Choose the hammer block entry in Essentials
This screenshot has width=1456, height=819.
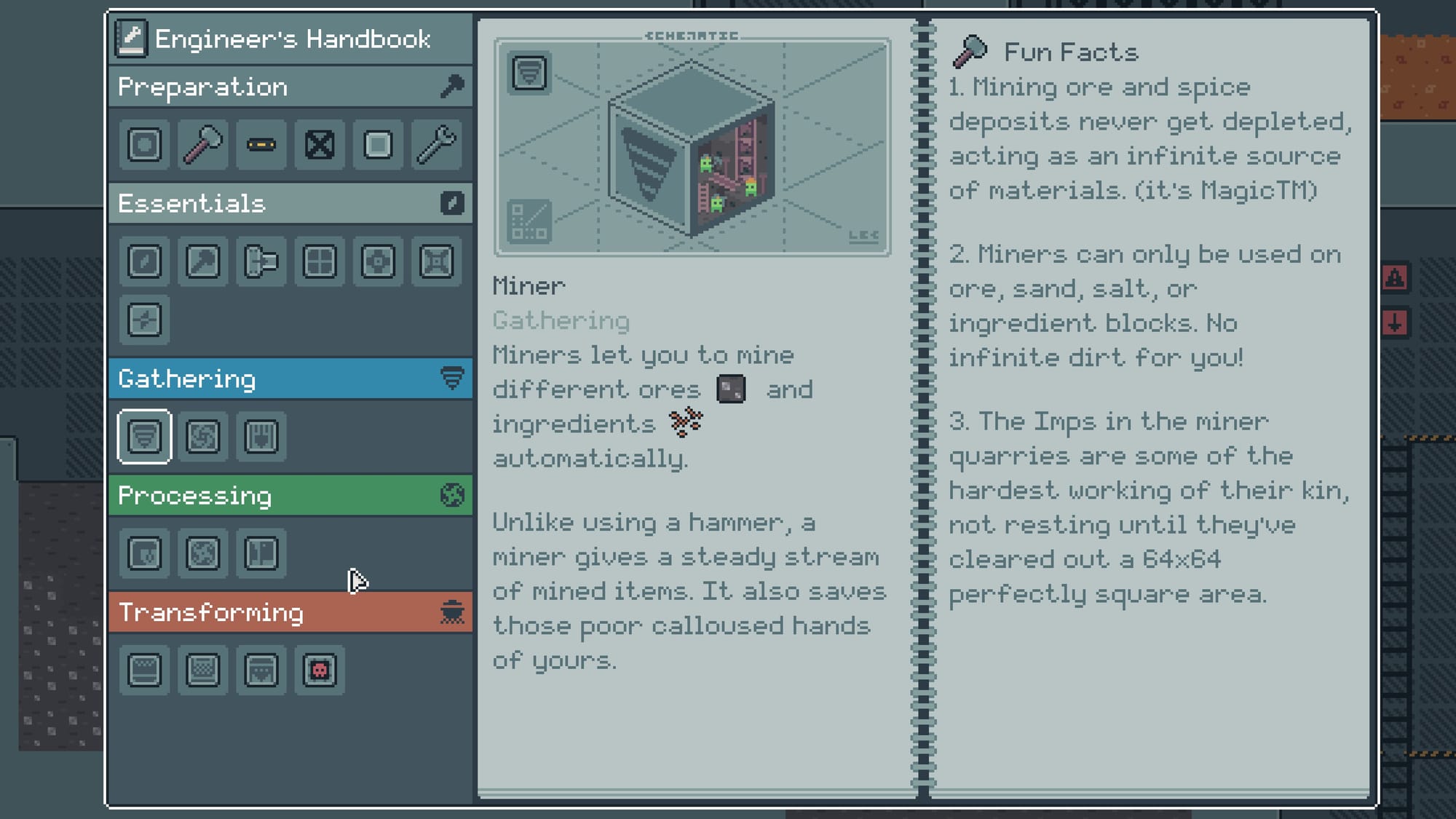point(203,261)
